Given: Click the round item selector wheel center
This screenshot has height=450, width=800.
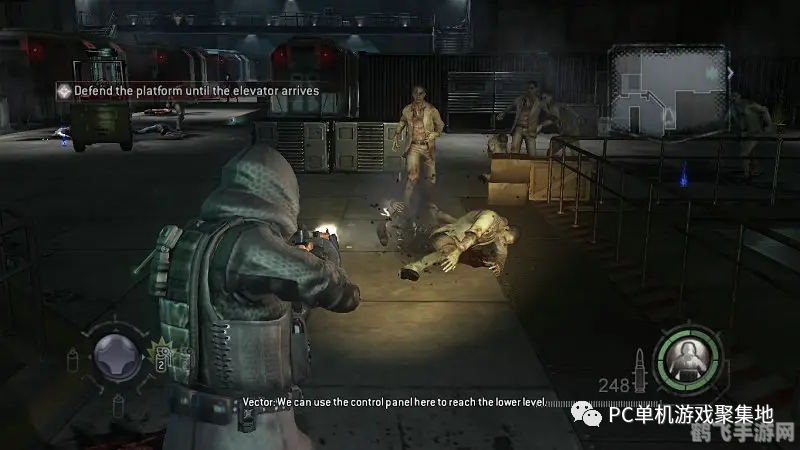Looking at the screenshot, I should click(x=118, y=358).
